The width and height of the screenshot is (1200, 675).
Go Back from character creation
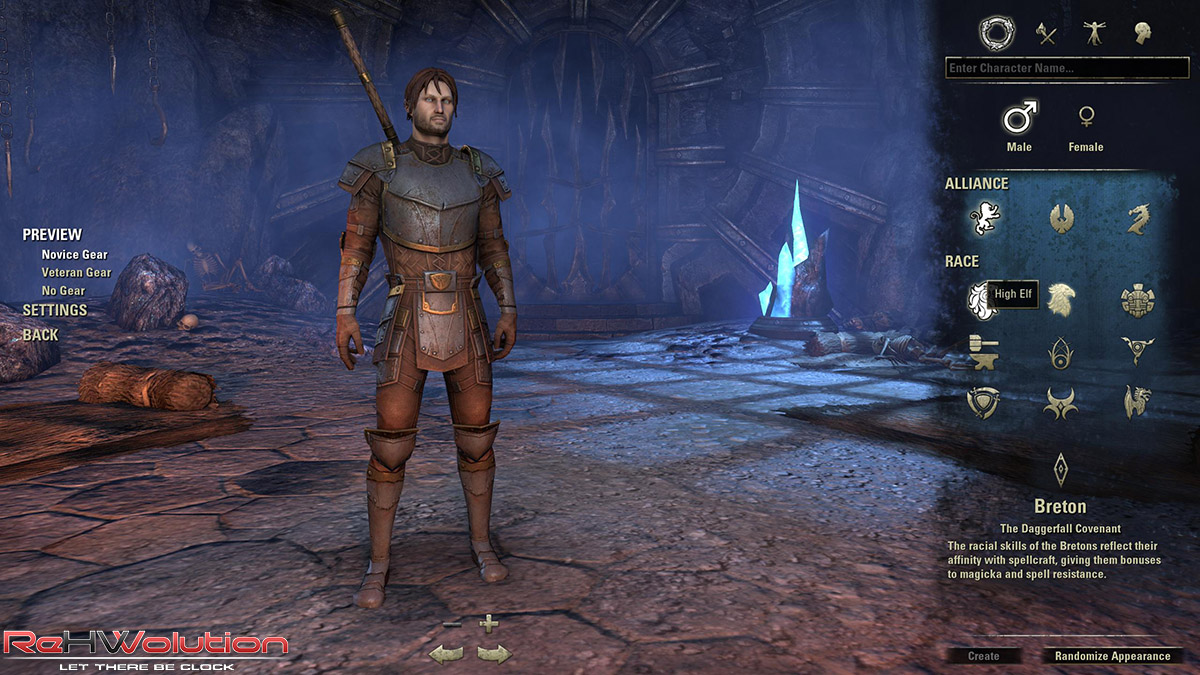click(x=40, y=335)
